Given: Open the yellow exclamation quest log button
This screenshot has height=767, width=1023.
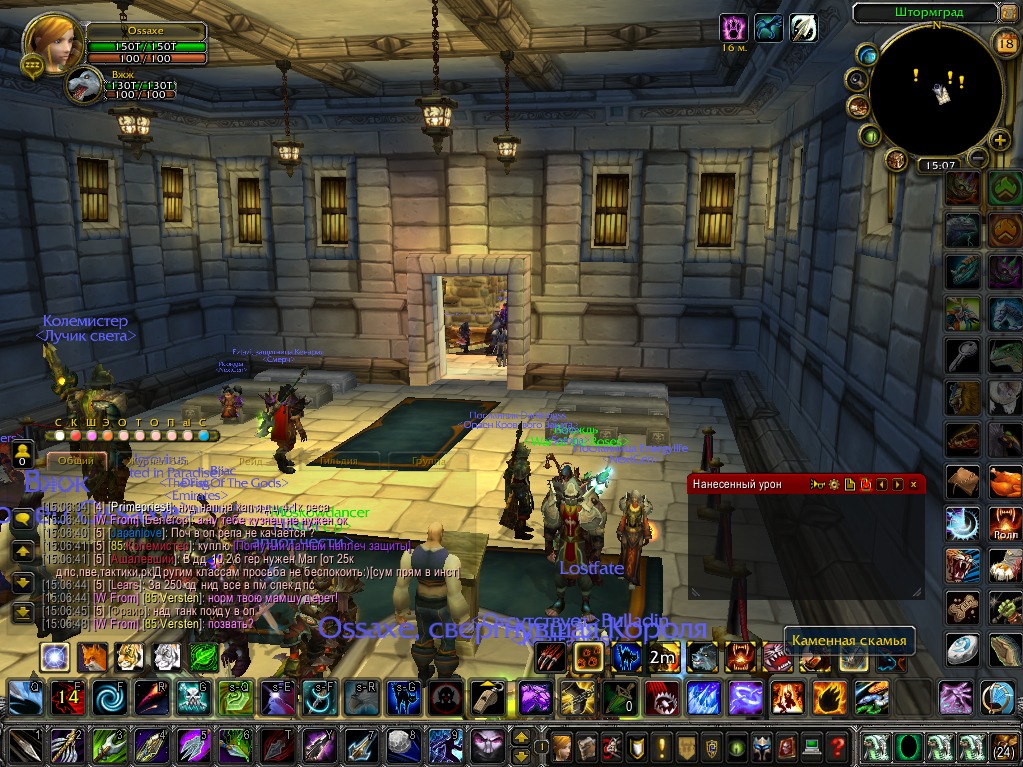Looking at the screenshot, I should click(x=660, y=746).
